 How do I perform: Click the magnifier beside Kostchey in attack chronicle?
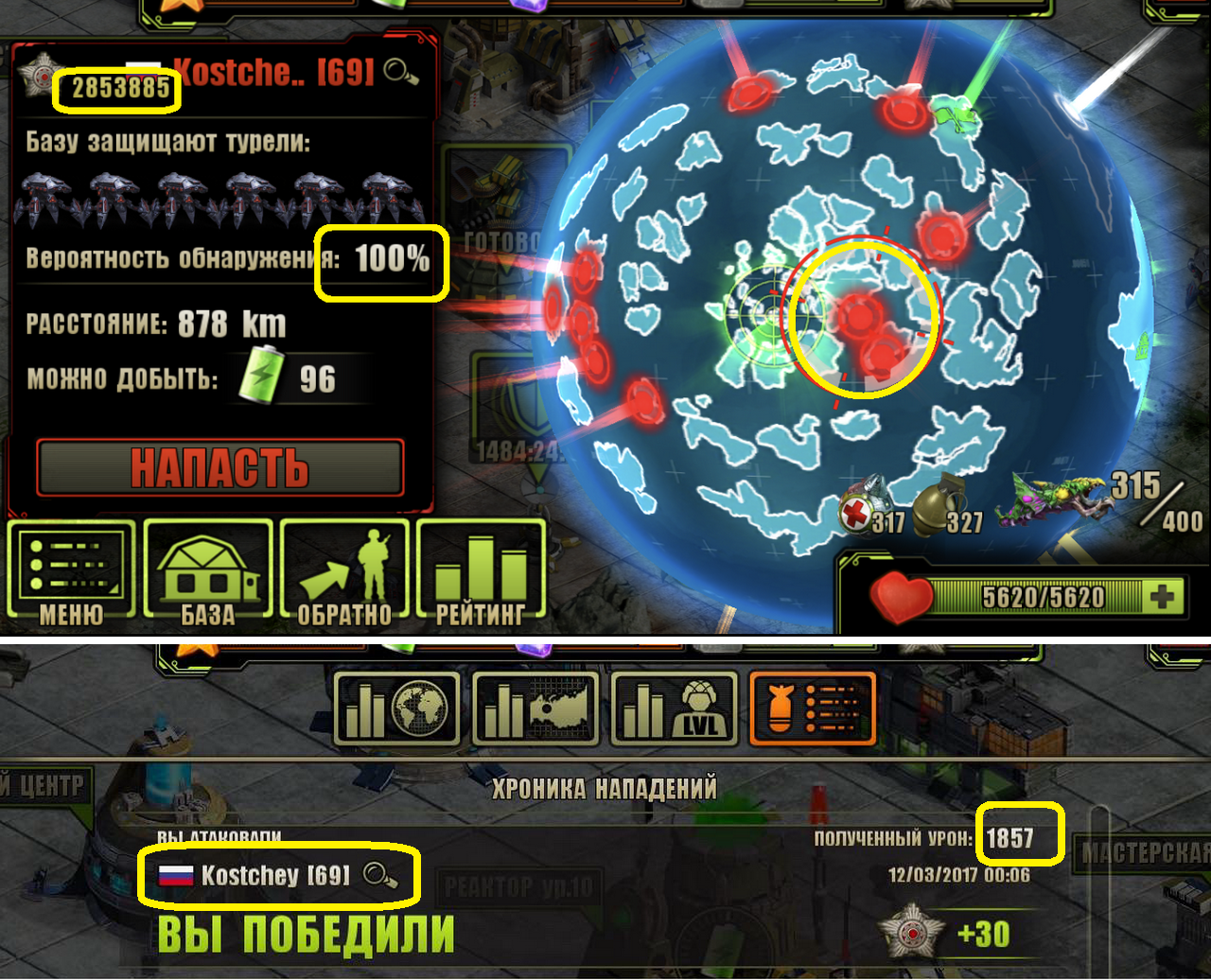(x=379, y=876)
